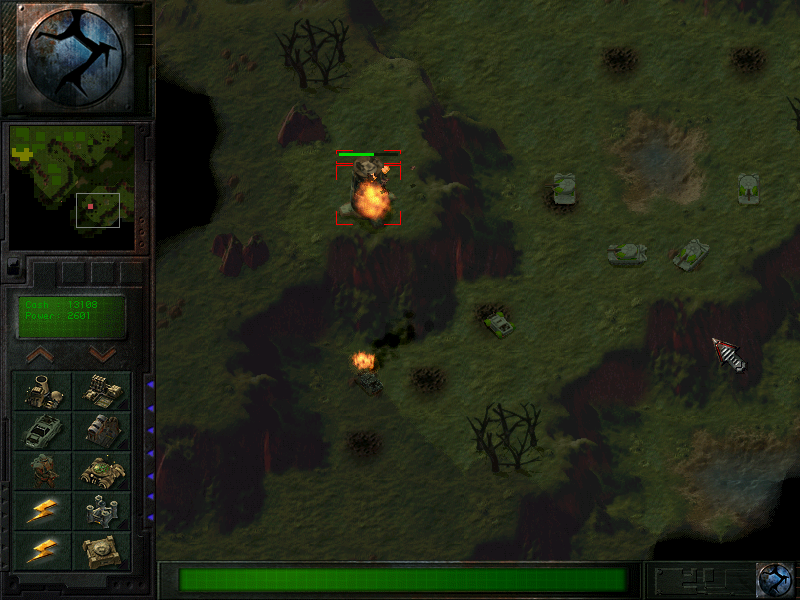The width and height of the screenshot is (800, 600).
Task: Queue the armored vehicle build icon
Action: click(43, 431)
